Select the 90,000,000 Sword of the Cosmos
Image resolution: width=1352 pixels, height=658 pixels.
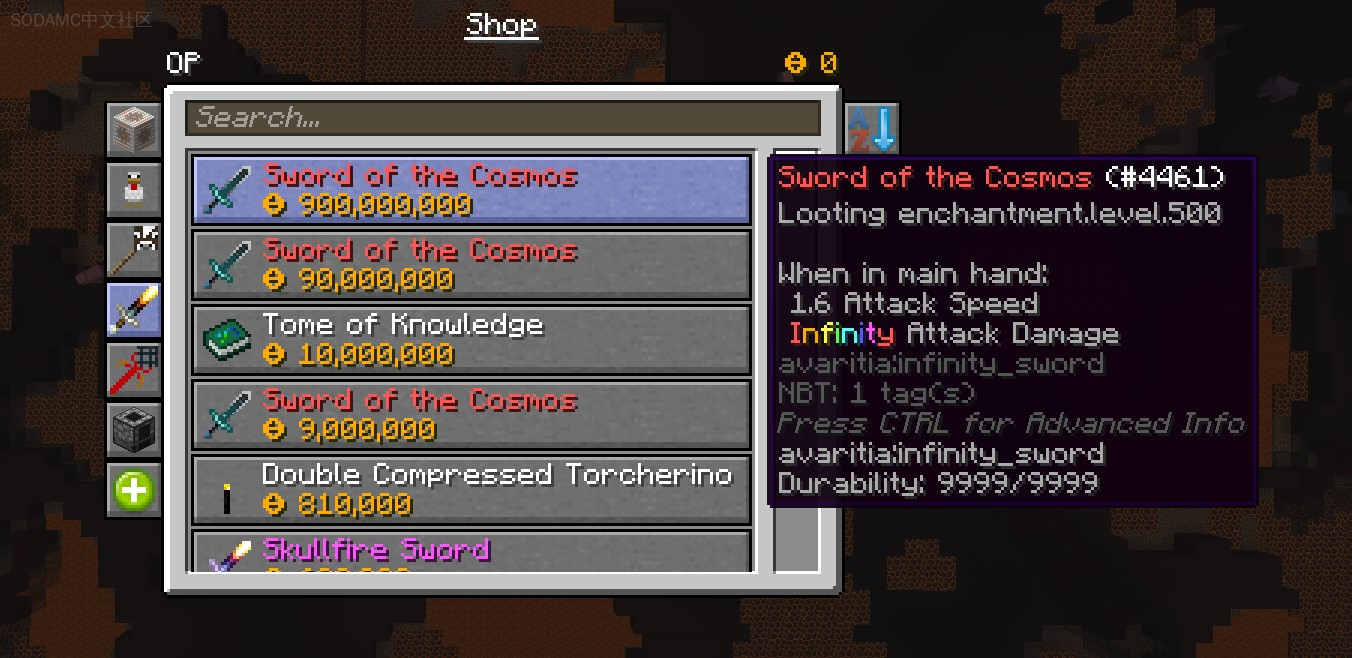point(471,265)
